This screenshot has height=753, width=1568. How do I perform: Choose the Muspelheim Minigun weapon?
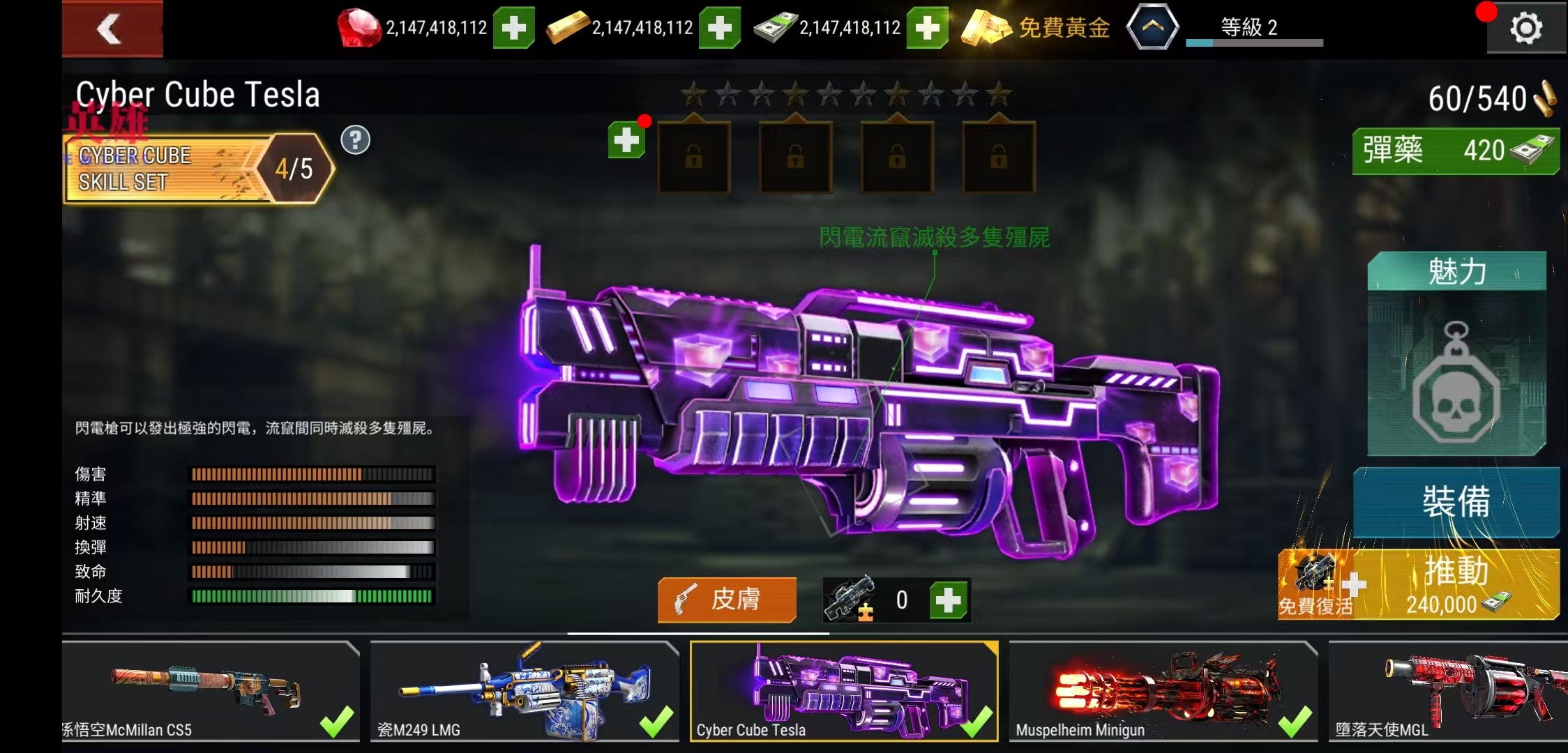pyautogui.click(x=1163, y=690)
